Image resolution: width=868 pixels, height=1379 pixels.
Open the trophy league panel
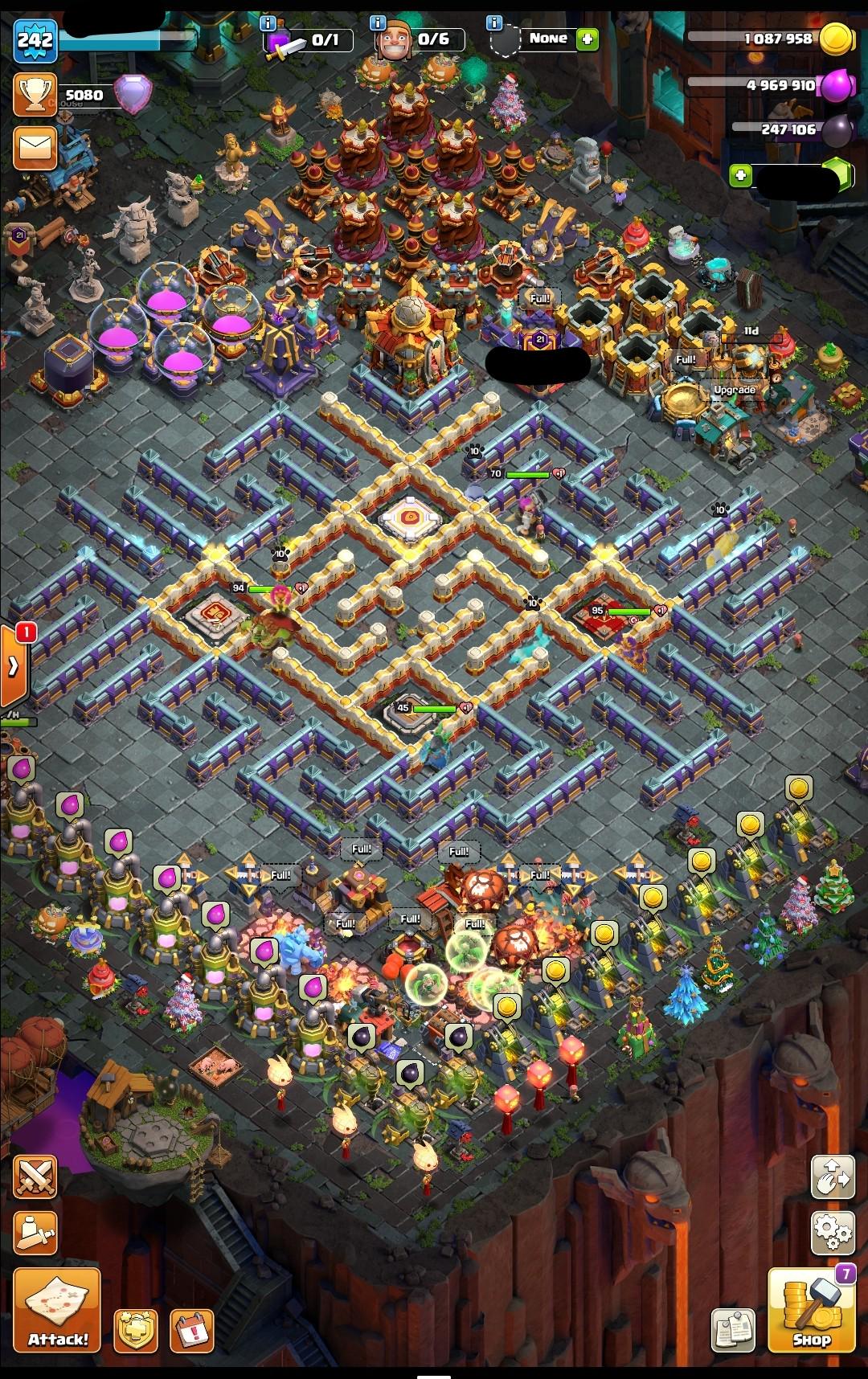(35, 95)
